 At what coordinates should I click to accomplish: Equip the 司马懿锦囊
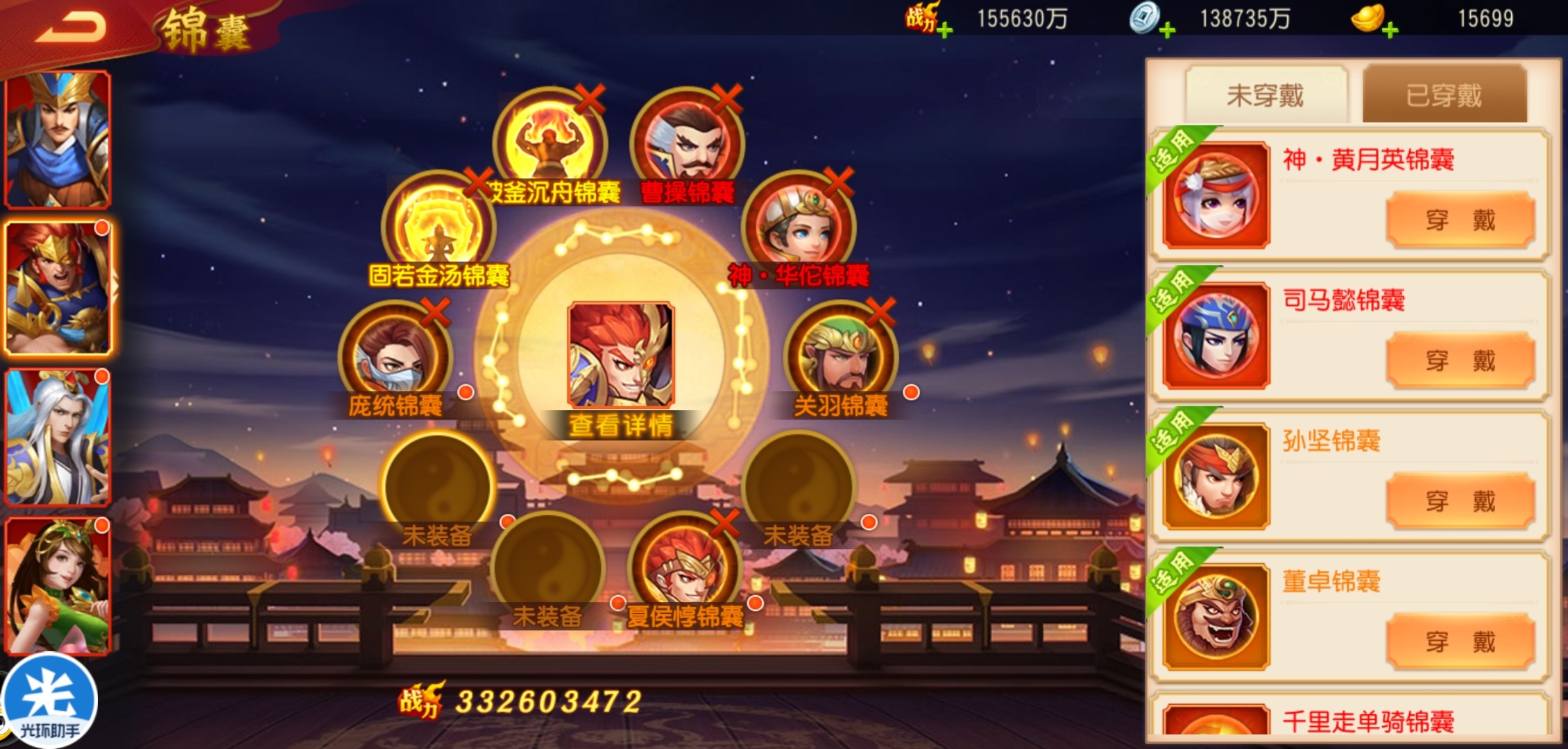(x=1460, y=361)
